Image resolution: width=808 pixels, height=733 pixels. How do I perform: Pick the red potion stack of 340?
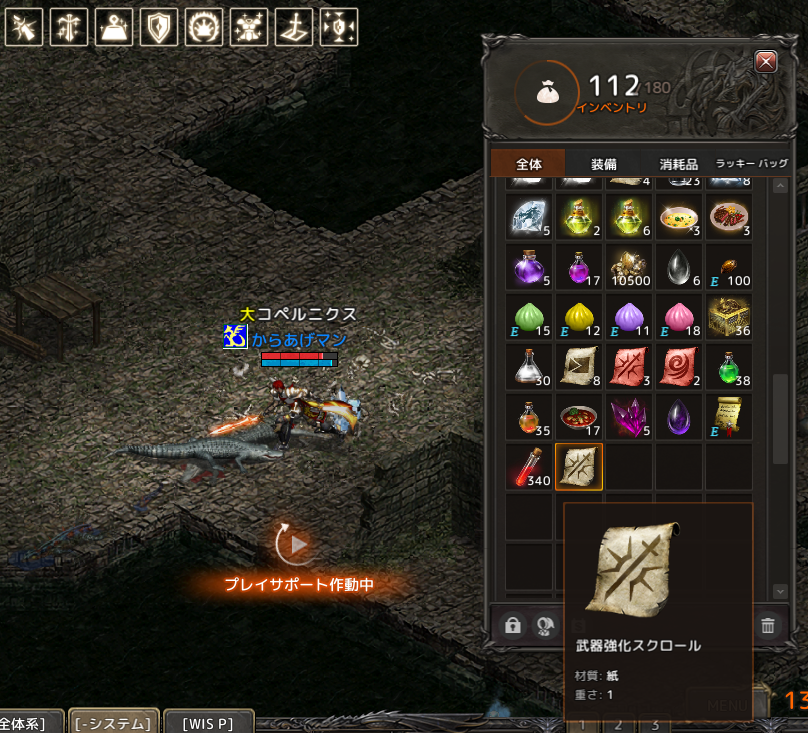529,467
